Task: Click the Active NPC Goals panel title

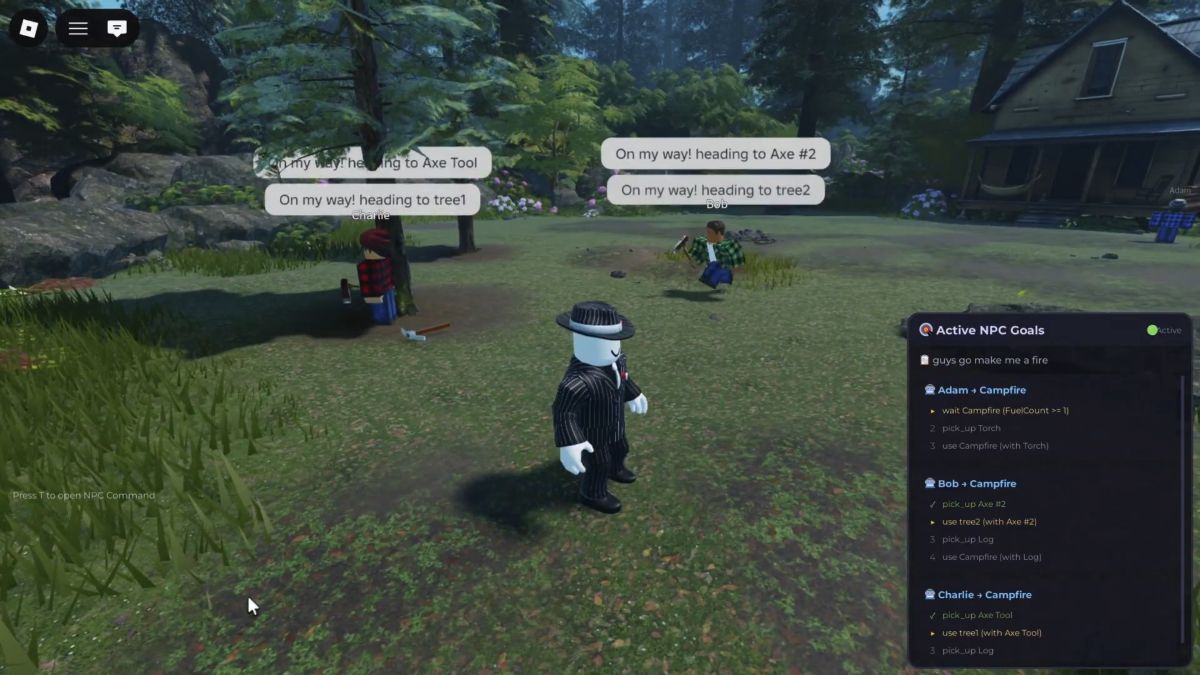Action: click(x=990, y=330)
